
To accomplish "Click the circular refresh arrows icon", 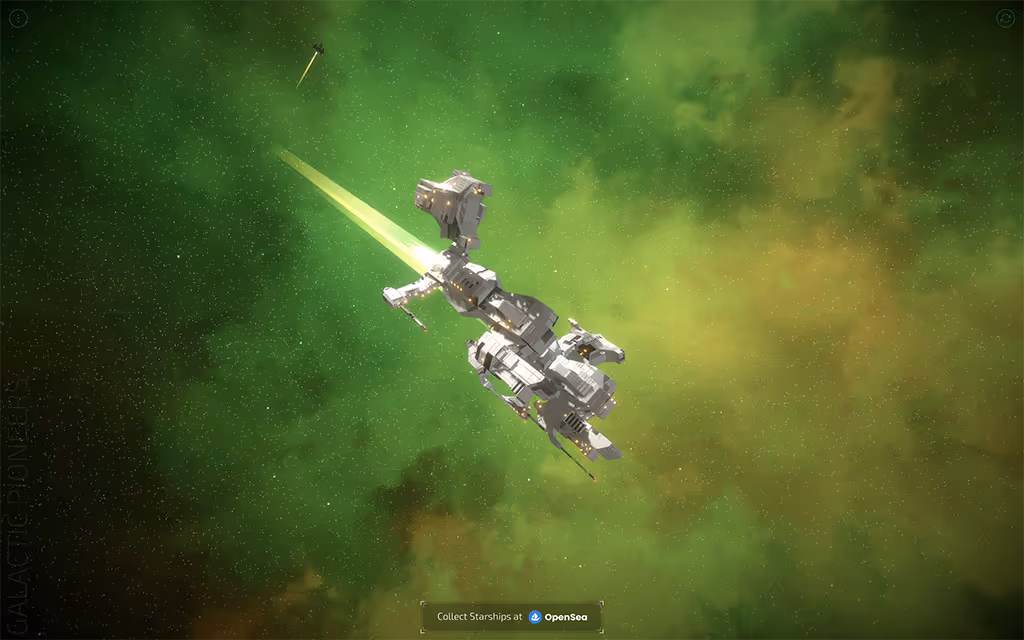I will [x=1005, y=18].
